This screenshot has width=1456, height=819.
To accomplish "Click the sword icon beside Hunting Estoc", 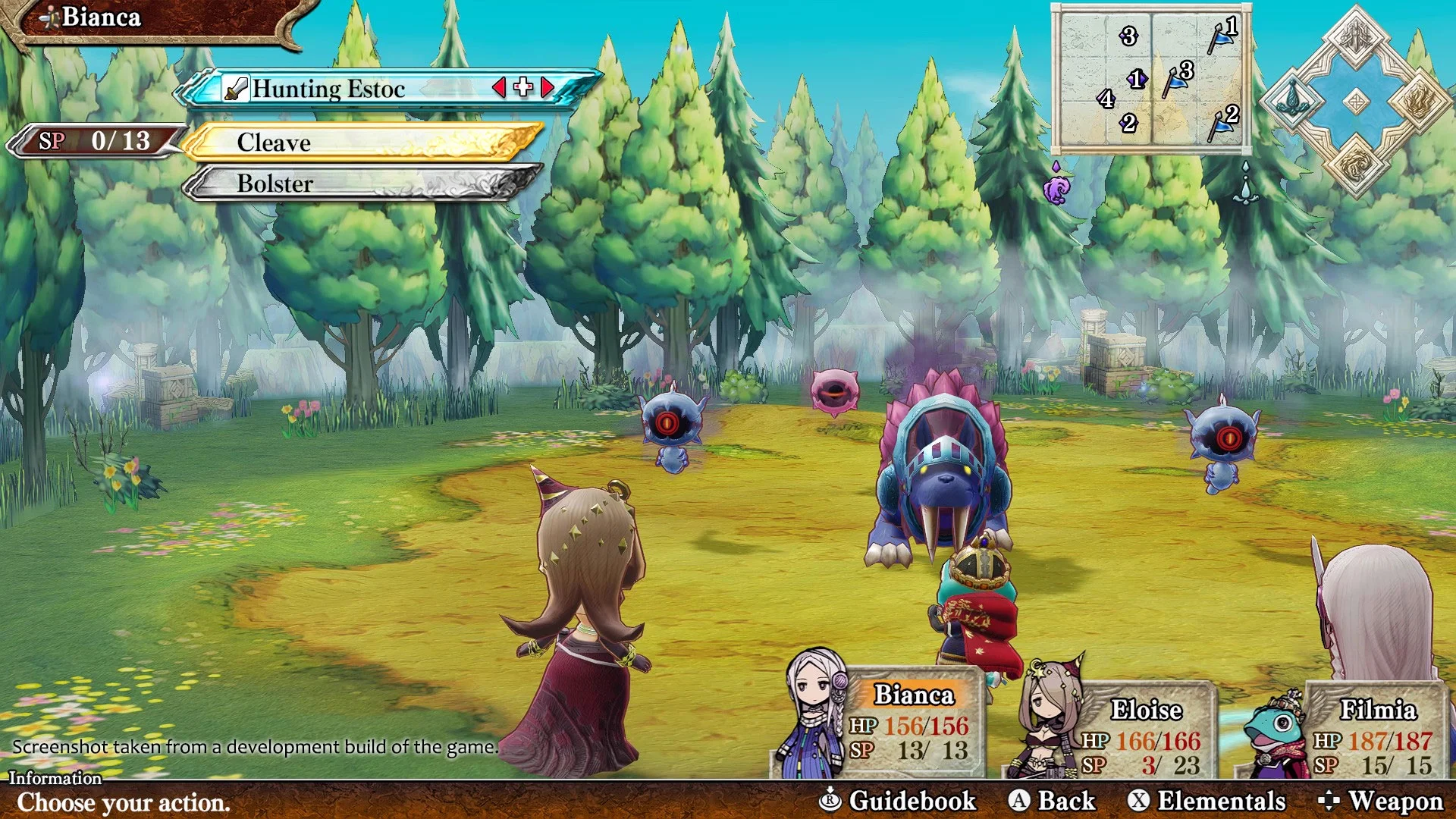I will click(x=235, y=89).
